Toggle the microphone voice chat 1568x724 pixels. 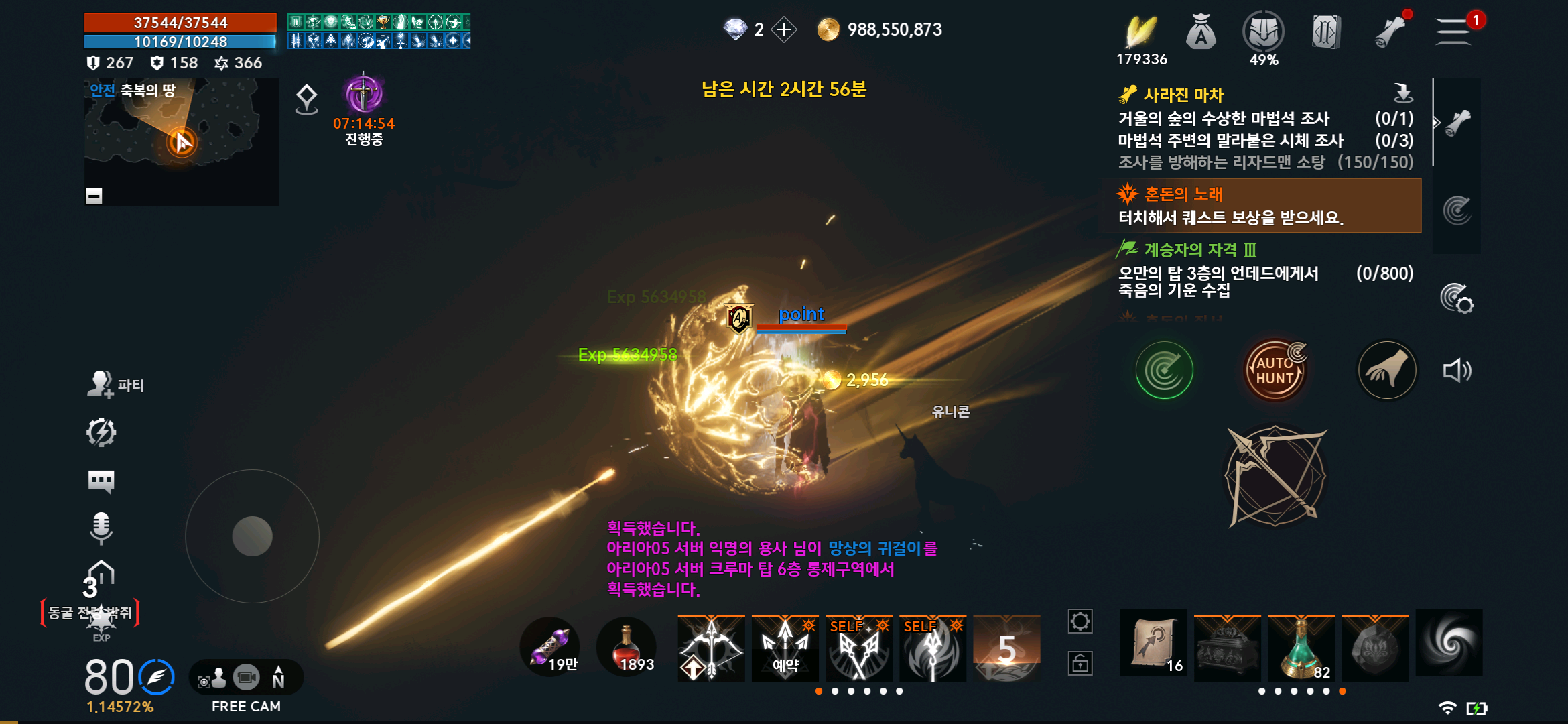(101, 527)
